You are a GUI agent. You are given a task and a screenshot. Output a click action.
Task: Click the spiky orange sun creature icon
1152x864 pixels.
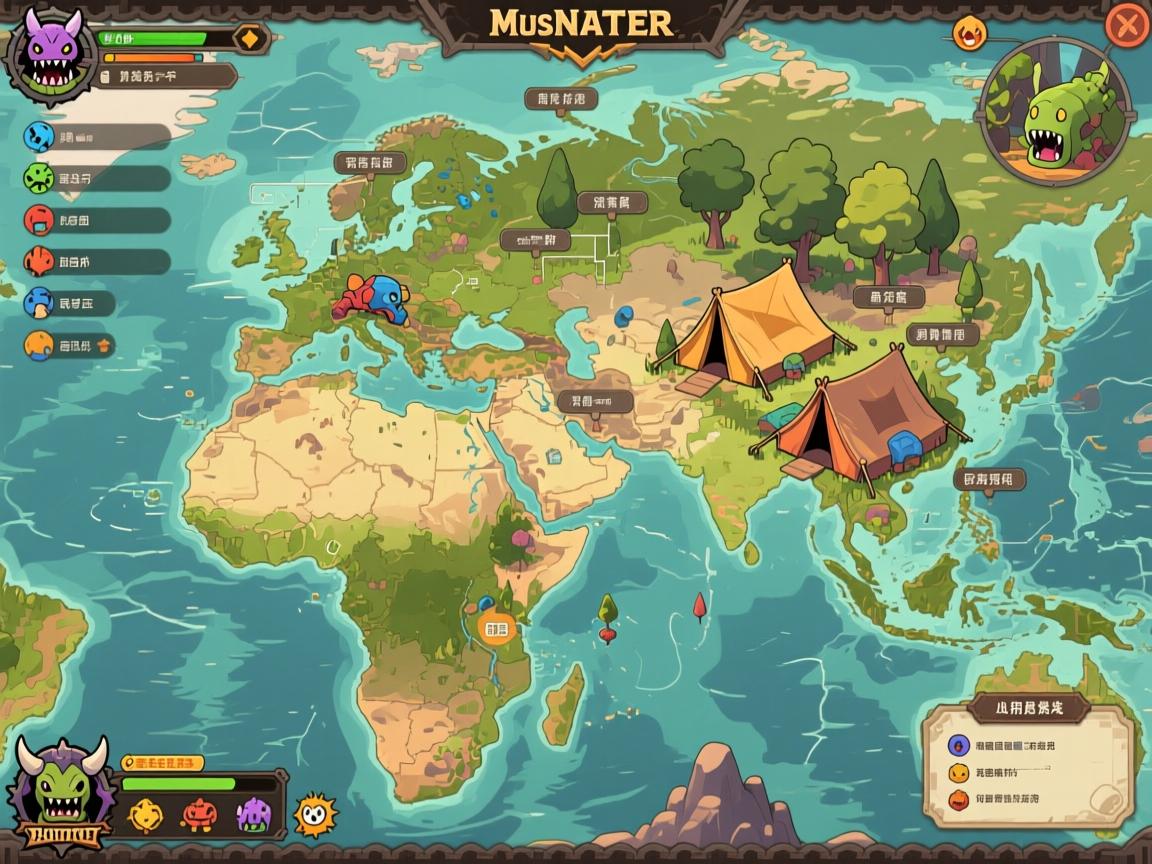tap(315, 815)
